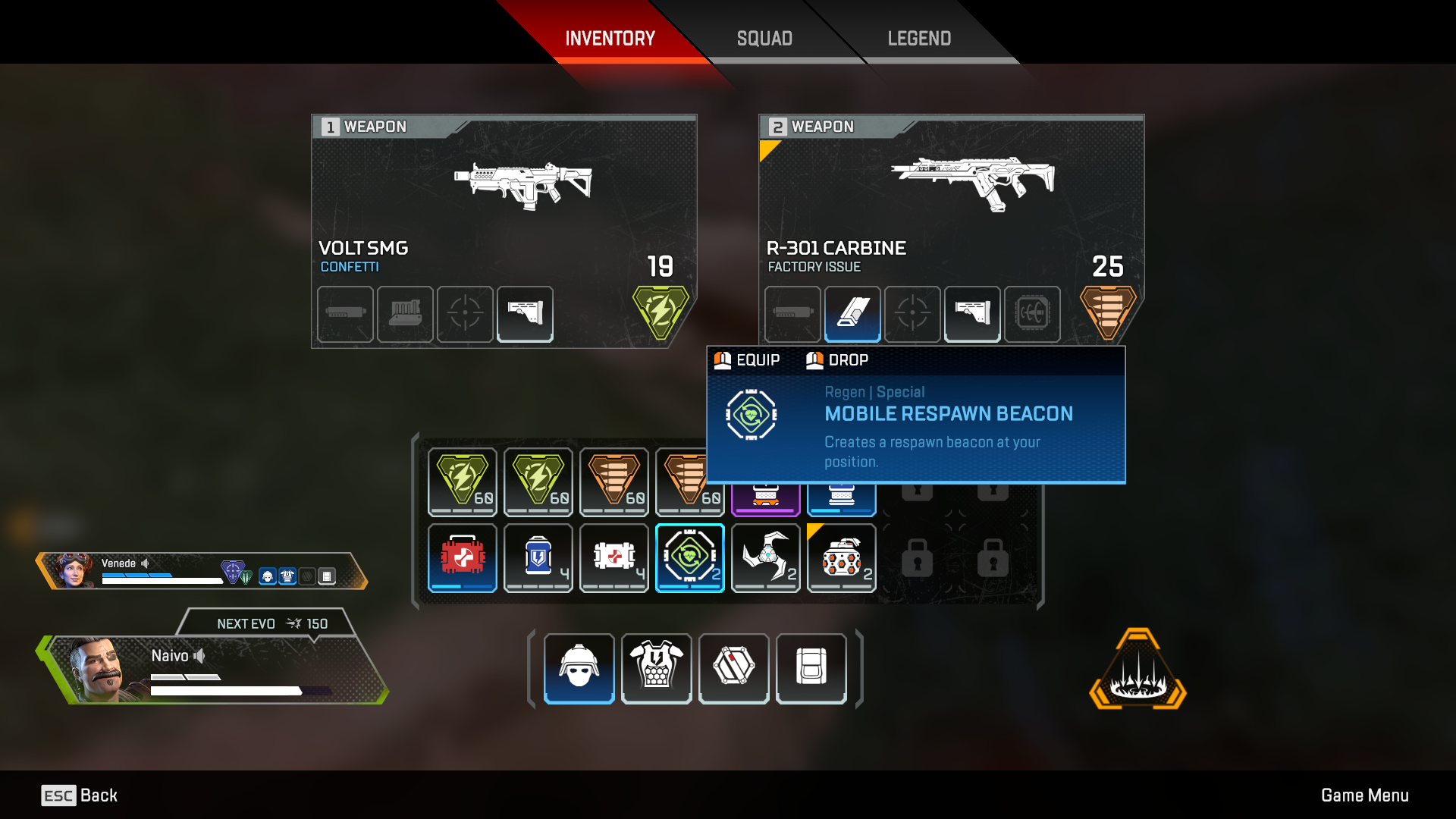Pick the shield cell stack slot

coord(538,557)
